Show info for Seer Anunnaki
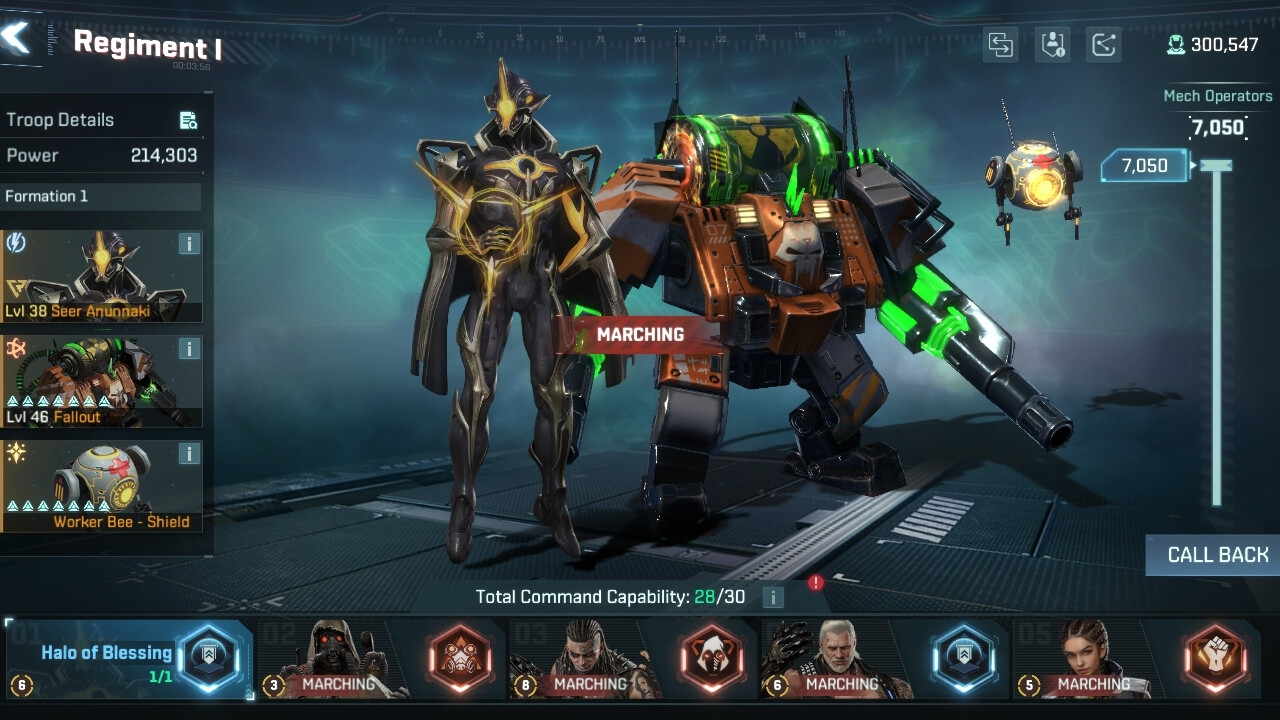 pyautogui.click(x=189, y=244)
